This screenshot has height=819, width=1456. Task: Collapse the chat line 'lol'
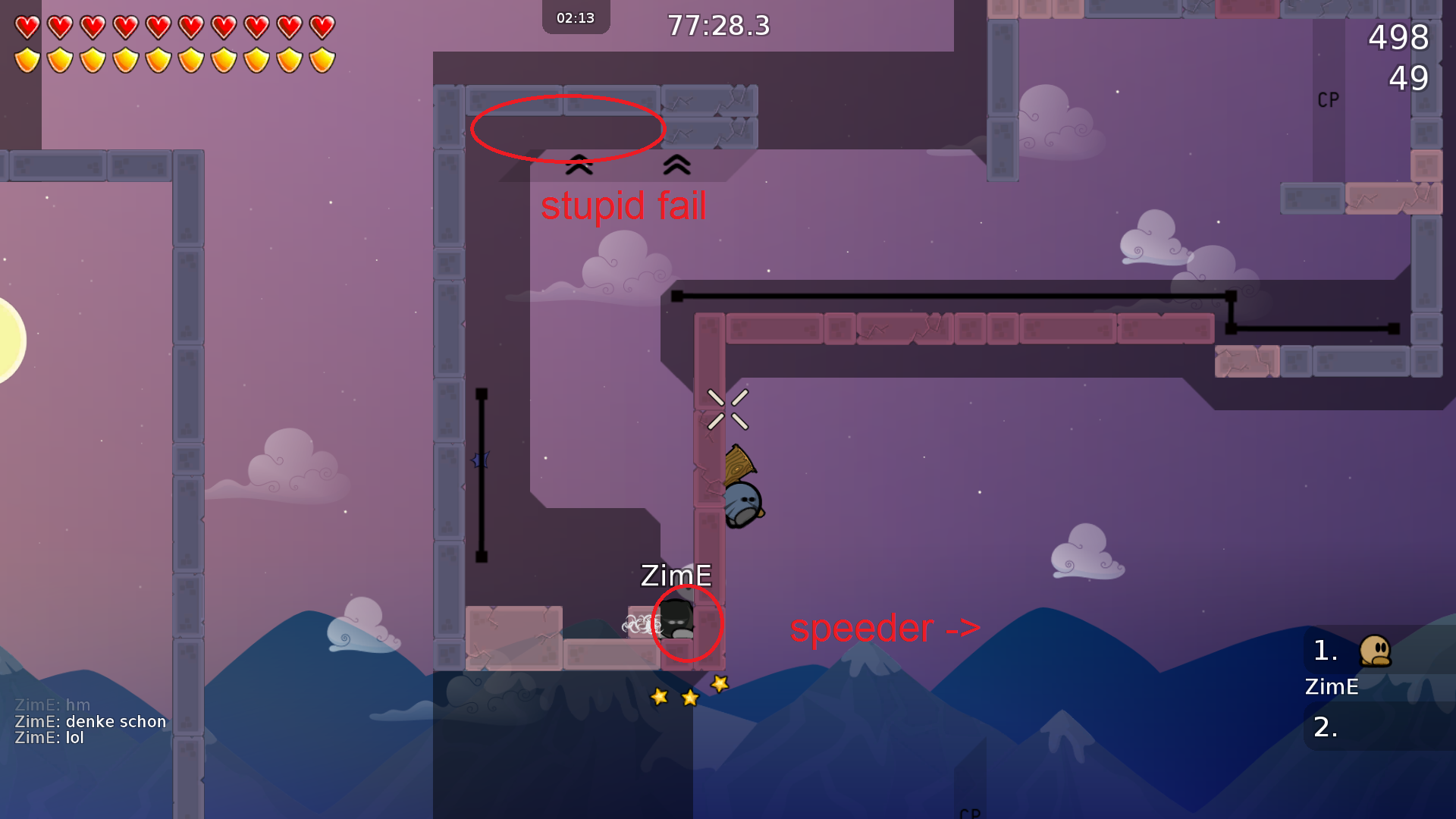point(49,736)
